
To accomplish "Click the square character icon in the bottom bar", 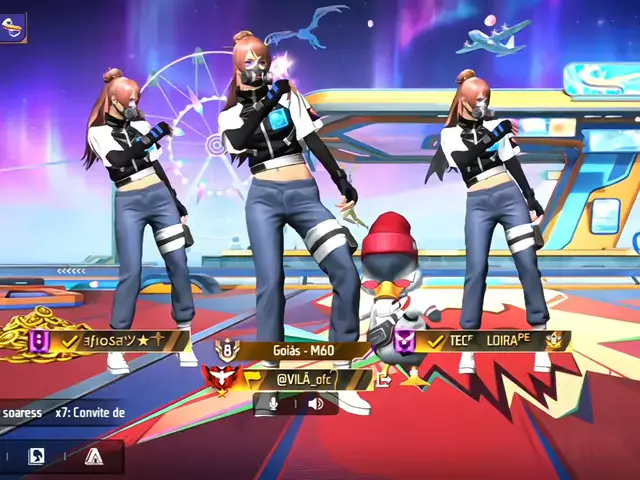I will [36, 457].
